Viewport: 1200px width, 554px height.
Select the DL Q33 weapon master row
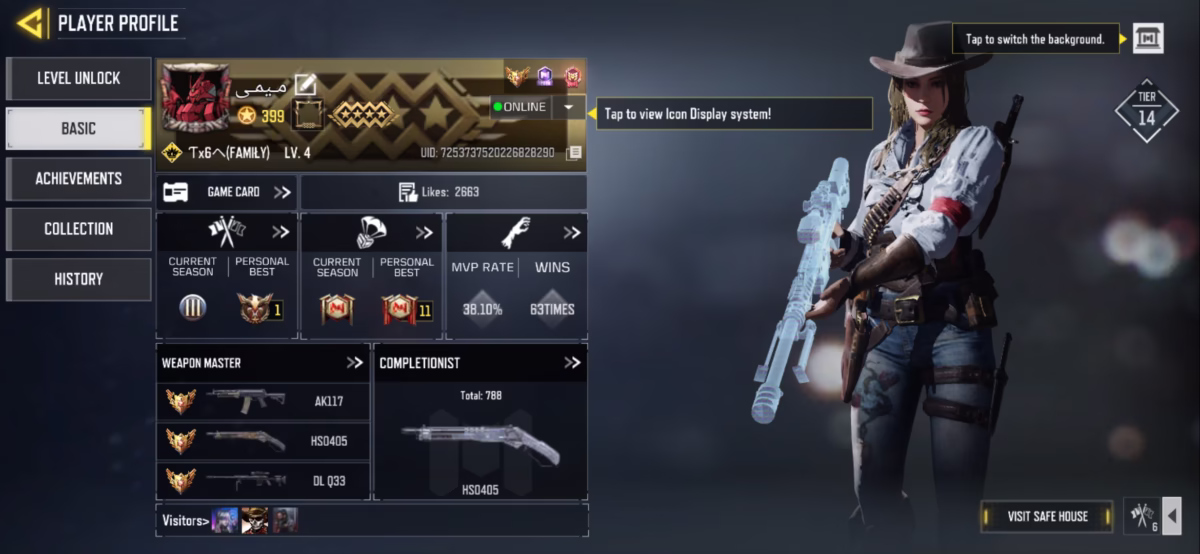coord(263,480)
